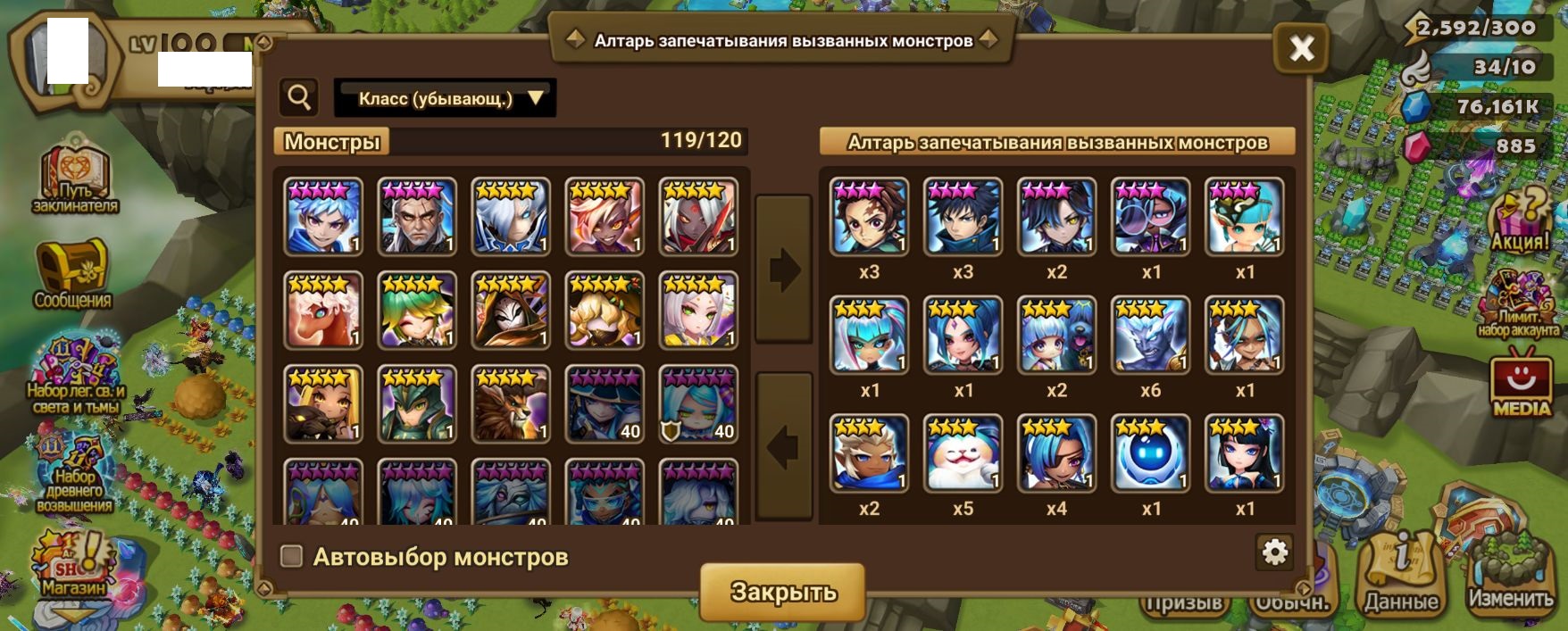This screenshot has height=631, width=1568.
Task: Pick the white fox mask monster
Action: coord(511,310)
